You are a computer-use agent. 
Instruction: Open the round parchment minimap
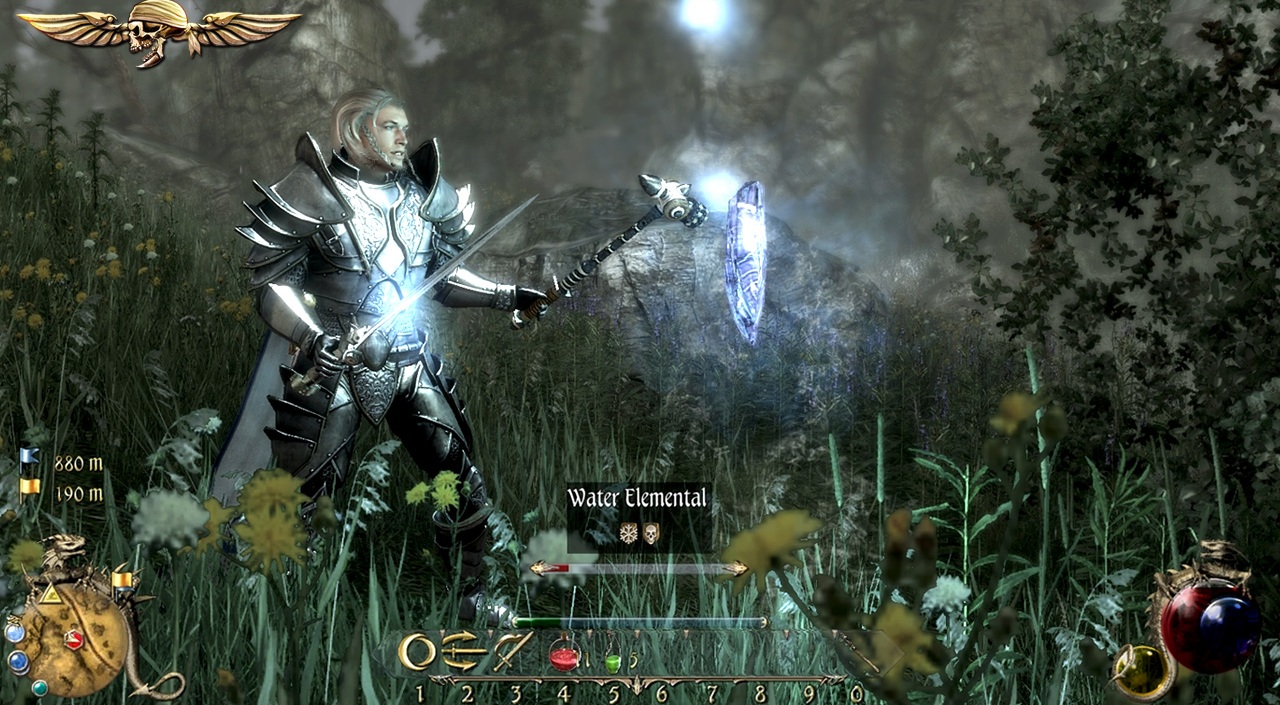pos(74,639)
